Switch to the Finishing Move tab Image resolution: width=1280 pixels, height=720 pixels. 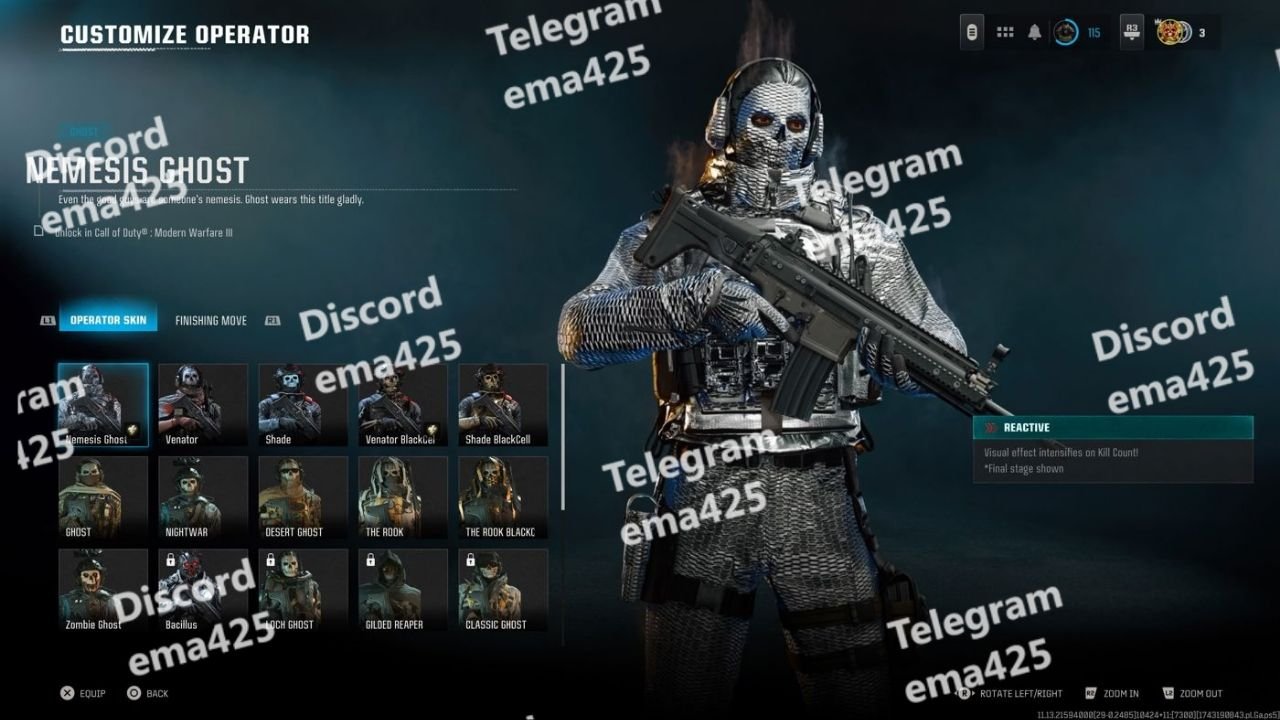click(211, 321)
